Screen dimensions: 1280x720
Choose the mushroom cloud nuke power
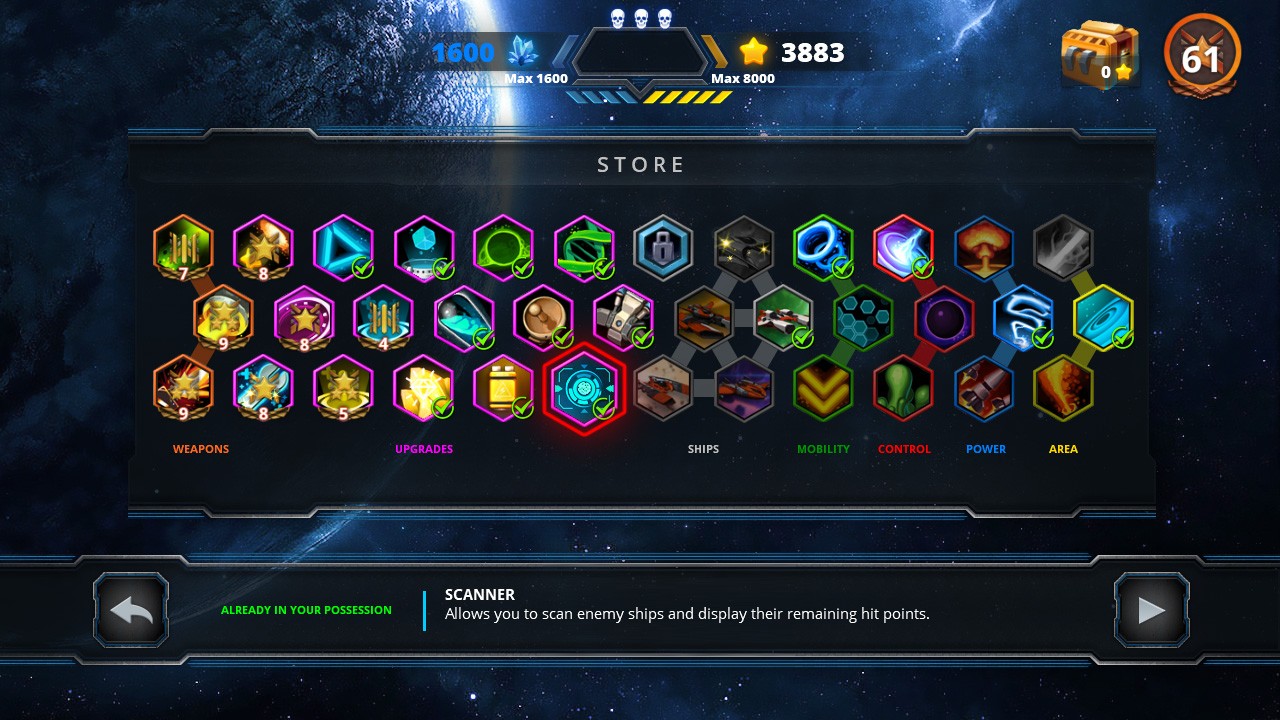point(984,248)
